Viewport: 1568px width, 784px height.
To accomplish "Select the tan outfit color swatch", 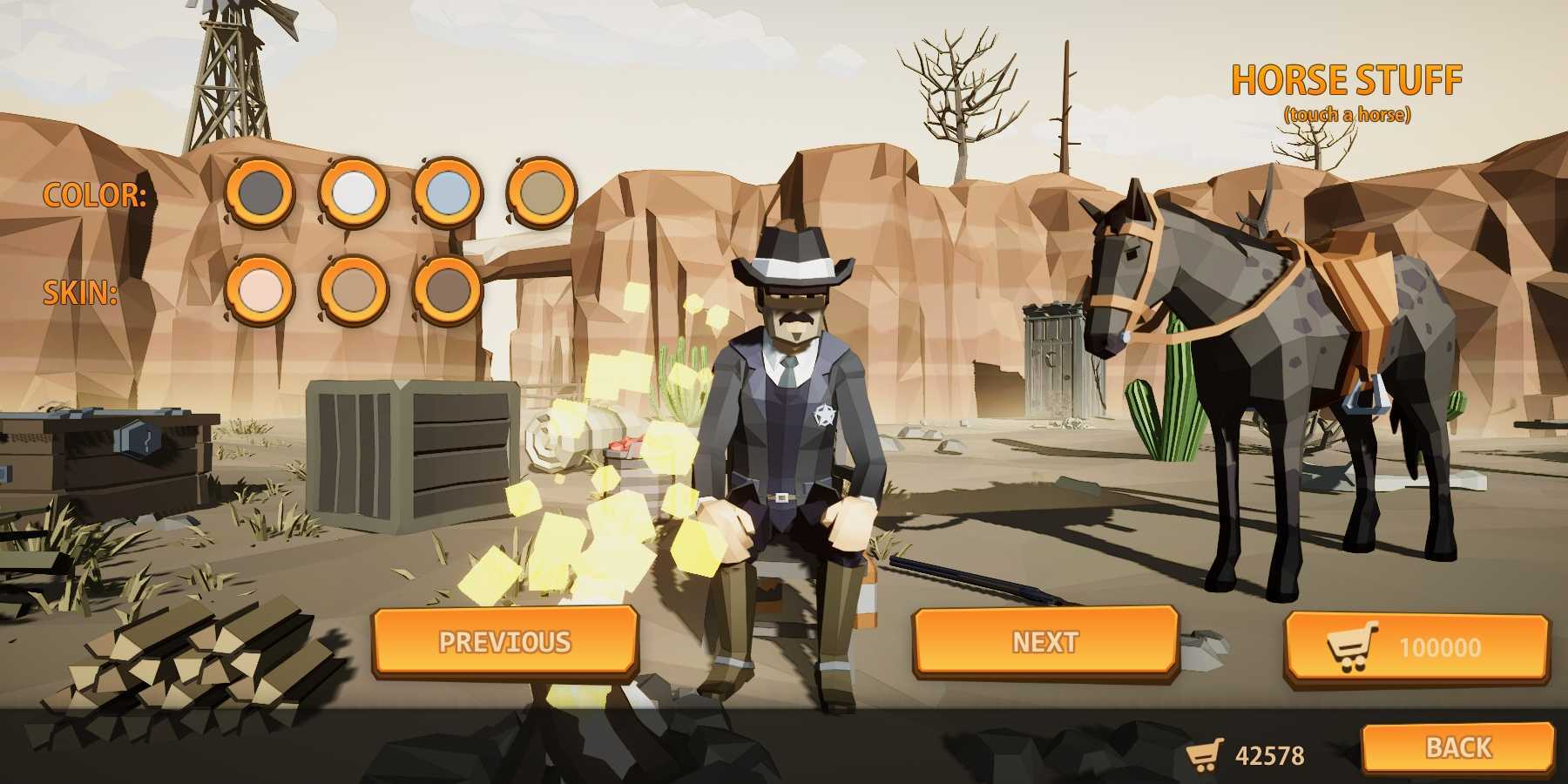I will (541, 192).
